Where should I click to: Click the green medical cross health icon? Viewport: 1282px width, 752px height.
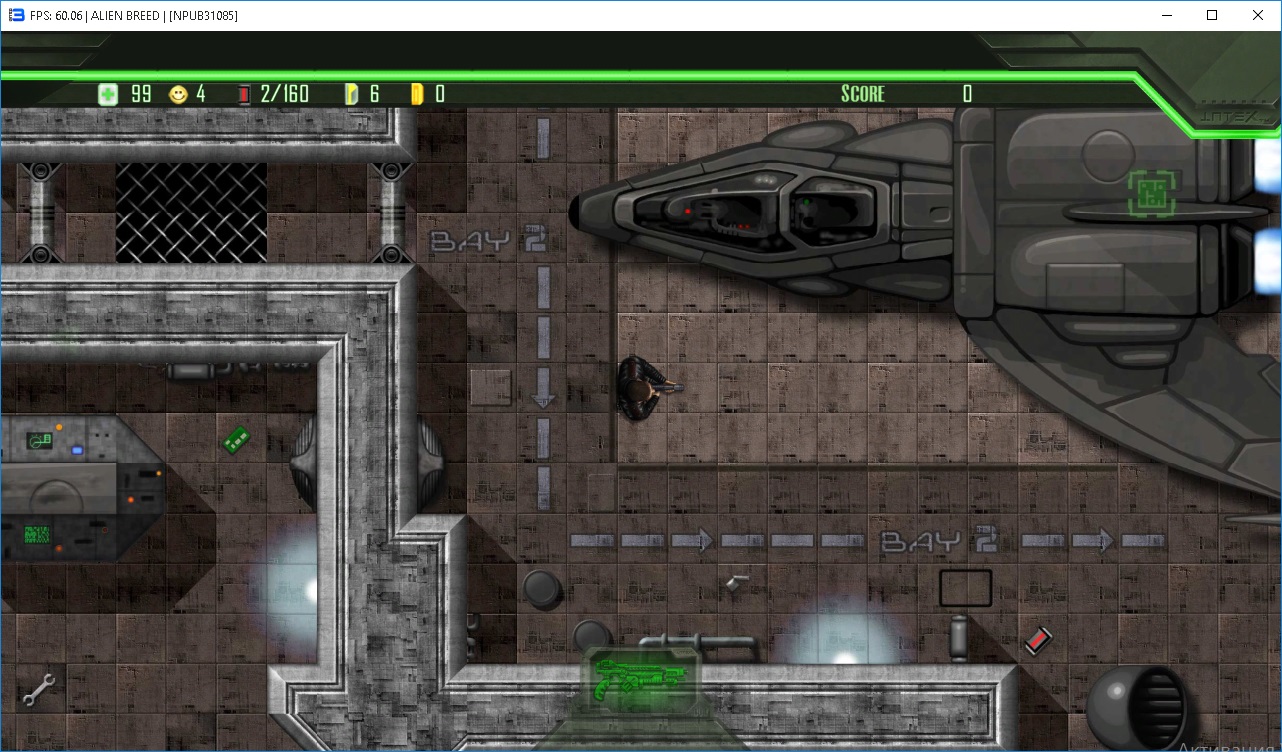(108, 94)
